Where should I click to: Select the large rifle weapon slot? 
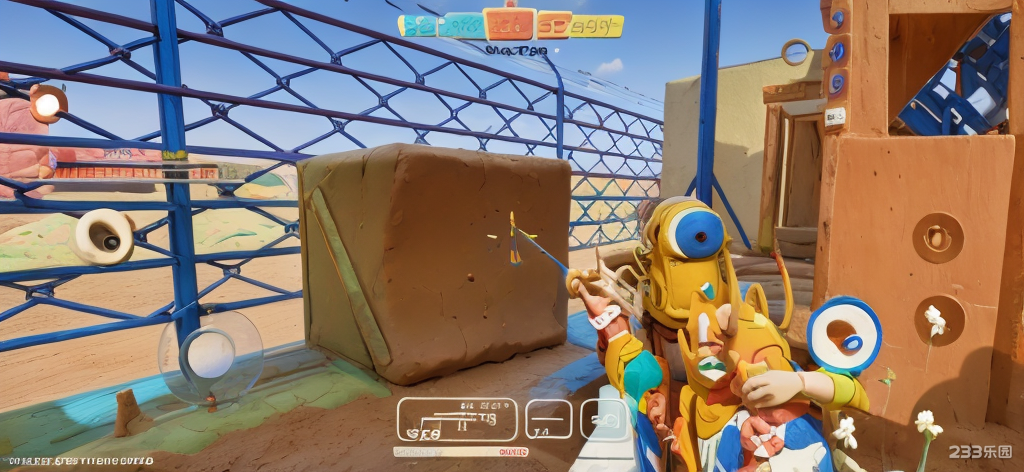coord(457,419)
